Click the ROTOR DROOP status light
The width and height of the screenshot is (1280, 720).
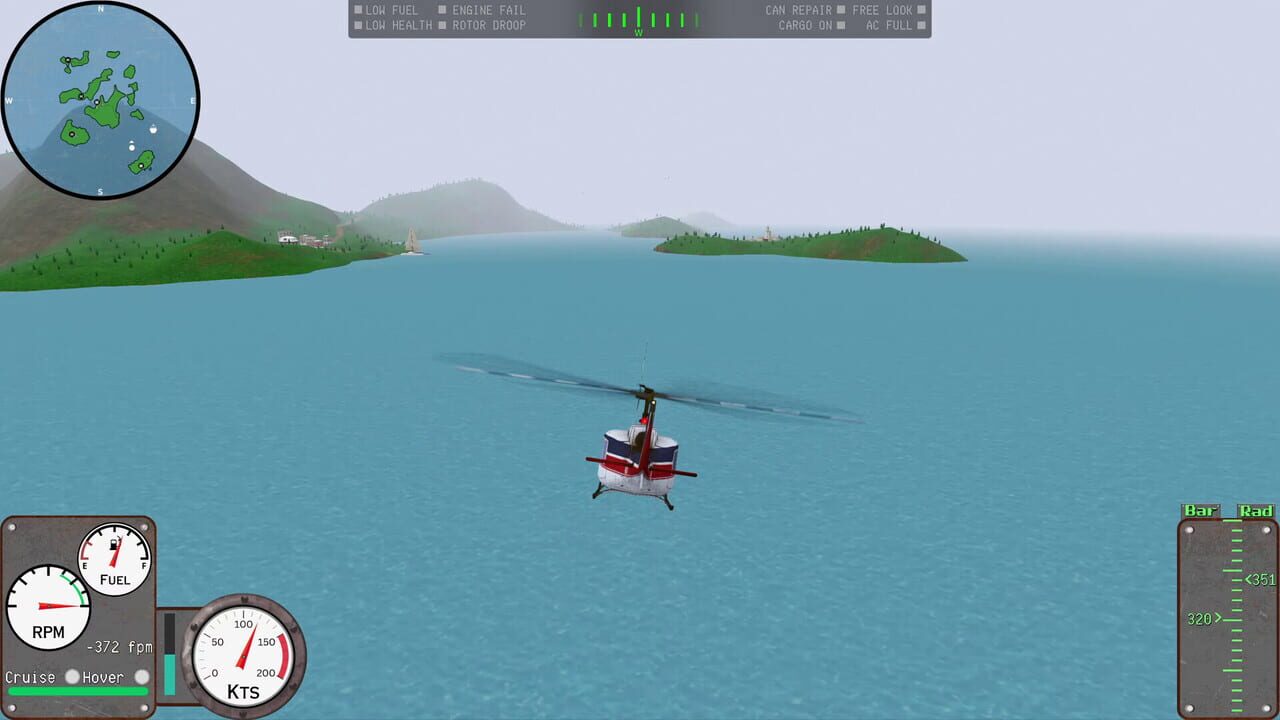(x=481, y=23)
